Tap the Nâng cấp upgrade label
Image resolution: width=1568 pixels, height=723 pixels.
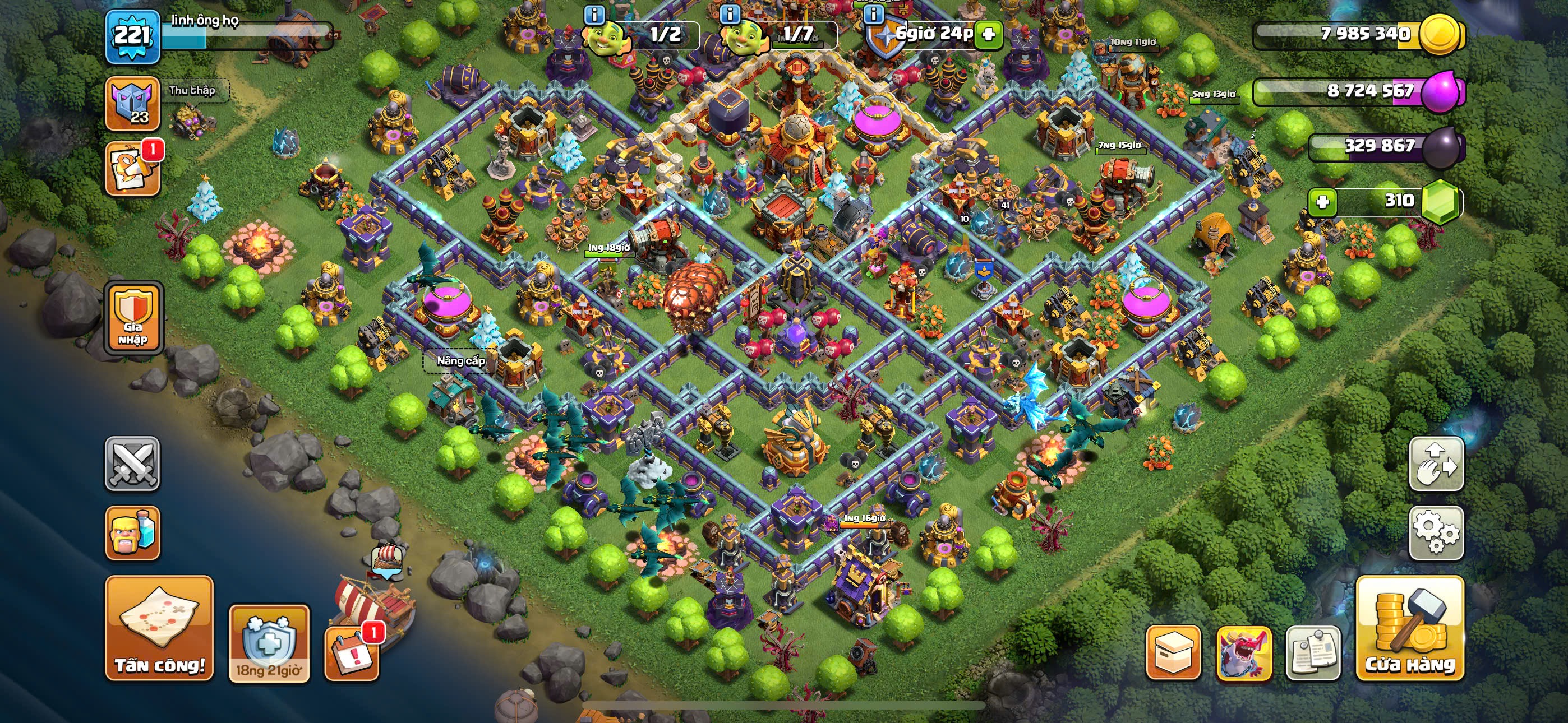click(461, 361)
